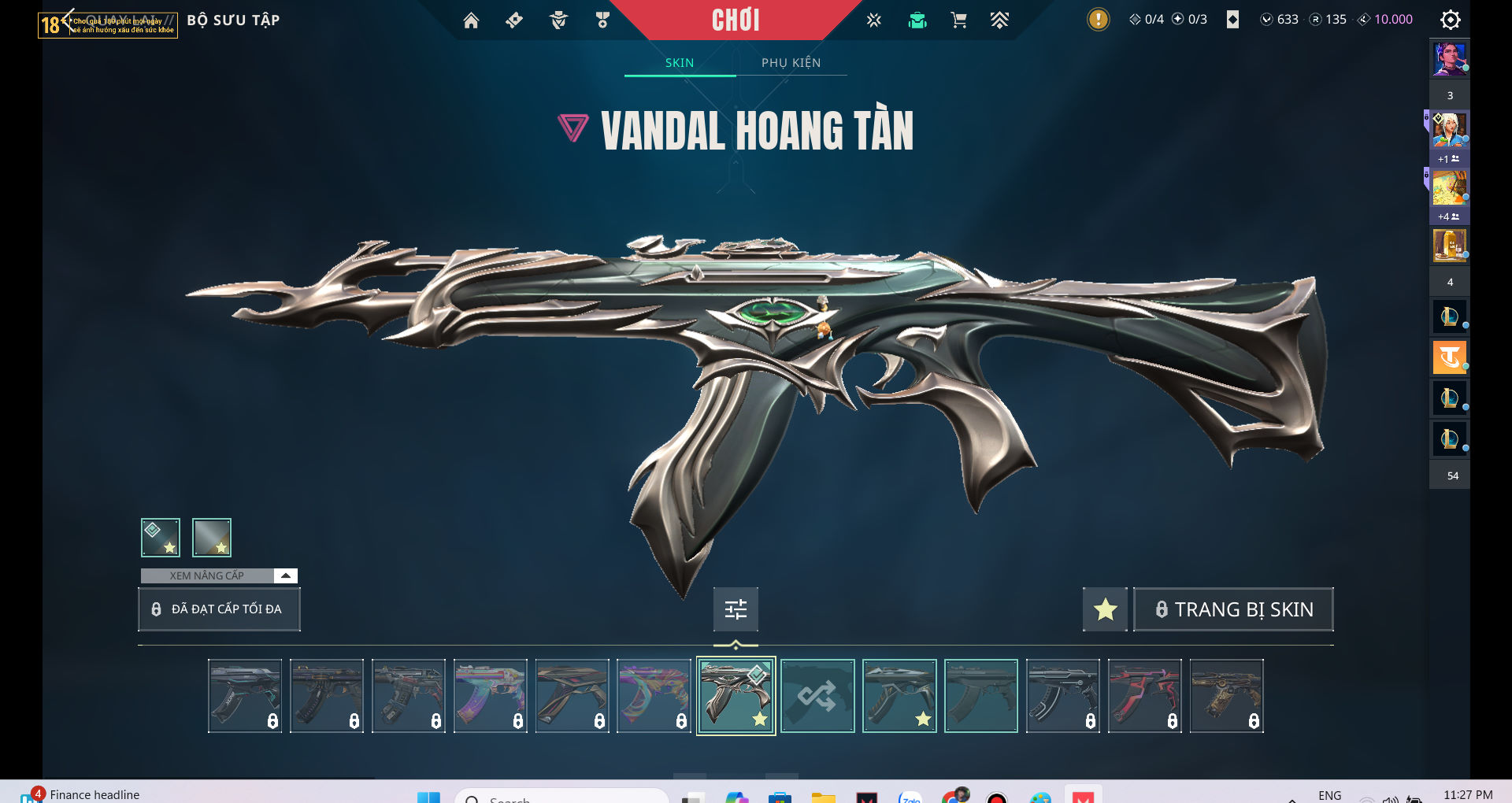The width and height of the screenshot is (1512, 803).
Task: Select the random shuffle skin thumbnail
Action: 817,696
